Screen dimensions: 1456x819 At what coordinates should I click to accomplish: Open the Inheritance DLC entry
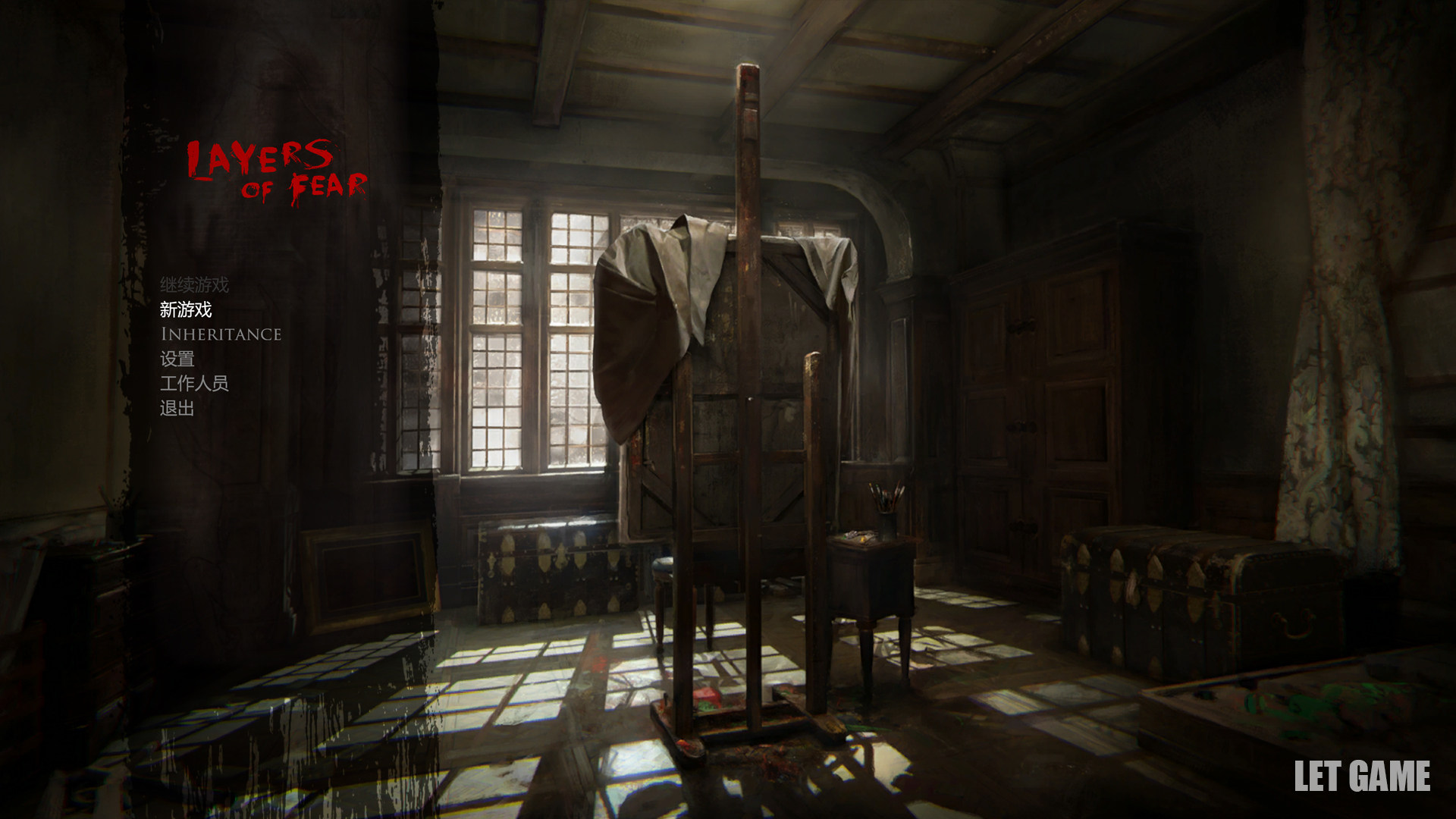point(221,334)
